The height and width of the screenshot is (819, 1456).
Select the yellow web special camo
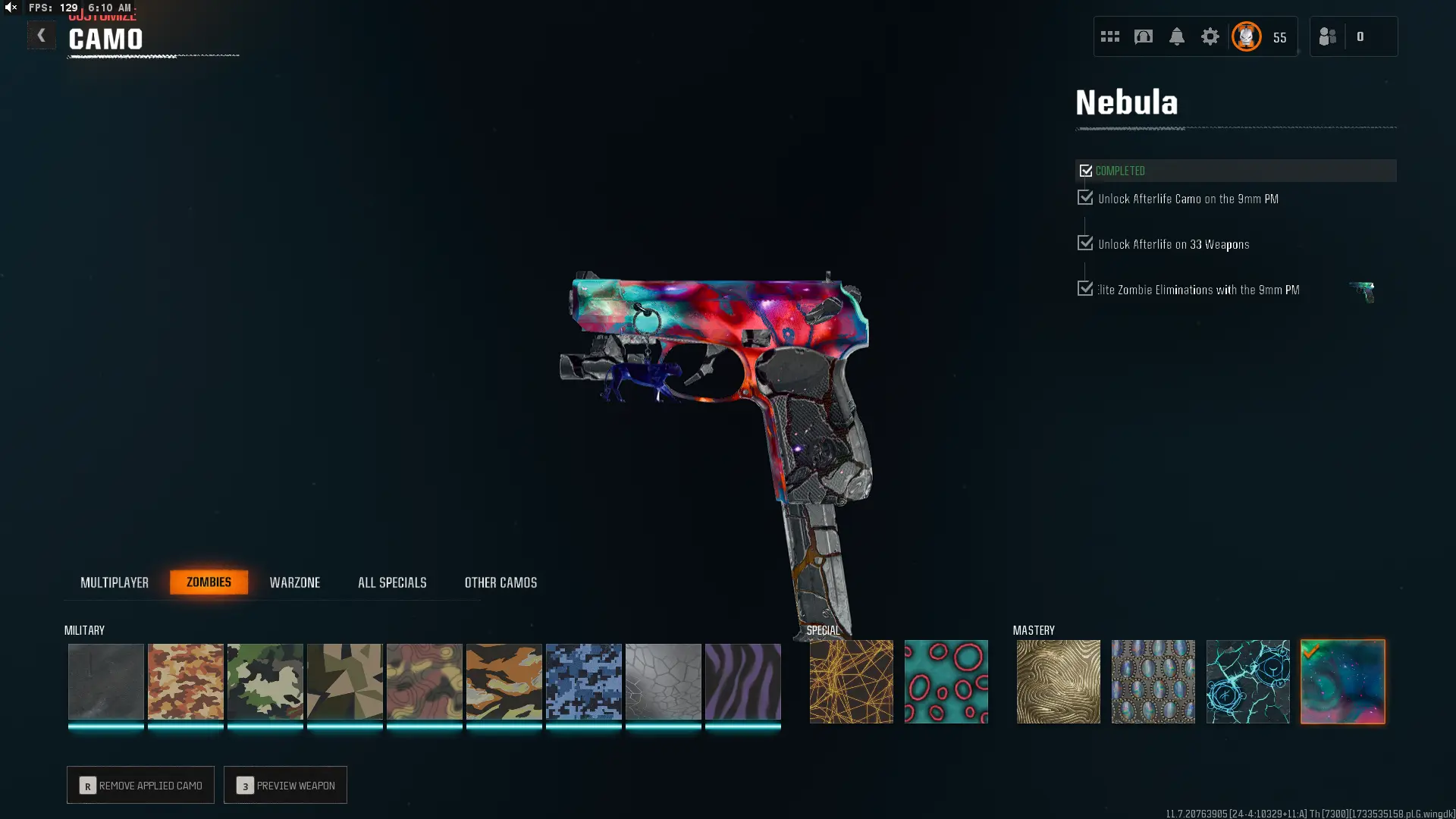(x=851, y=681)
